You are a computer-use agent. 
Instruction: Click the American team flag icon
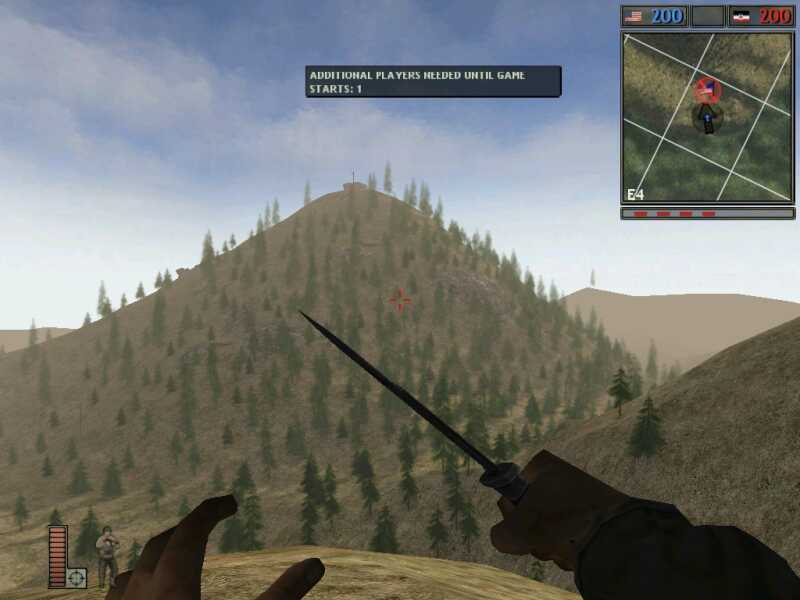pos(634,16)
